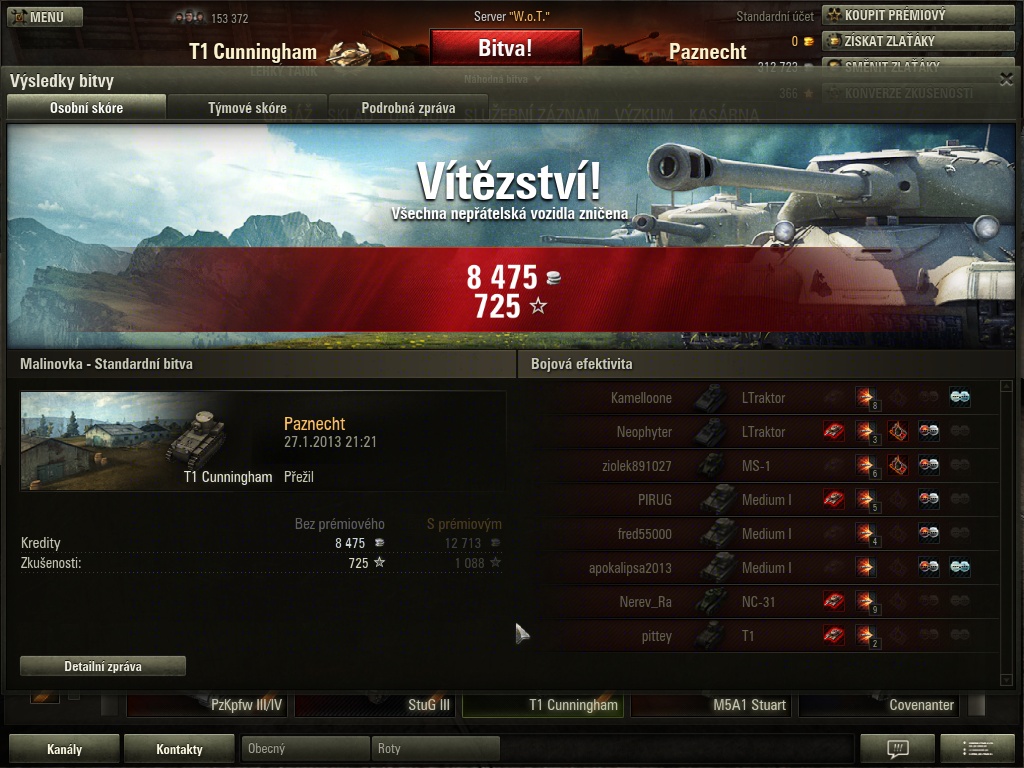Open the Detailní zpráva report

coord(103,666)
